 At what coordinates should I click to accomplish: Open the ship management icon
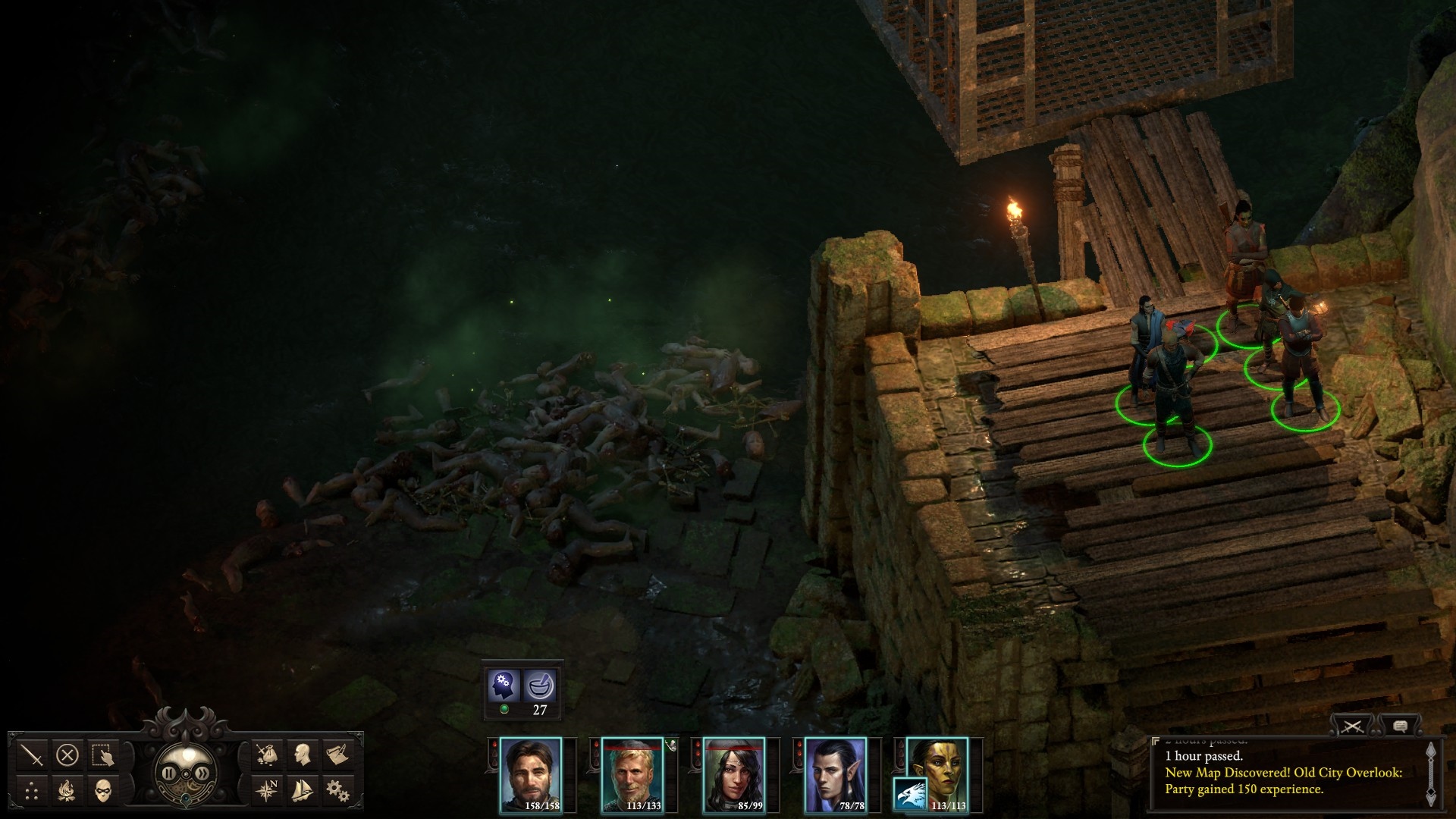pos(302,791)
